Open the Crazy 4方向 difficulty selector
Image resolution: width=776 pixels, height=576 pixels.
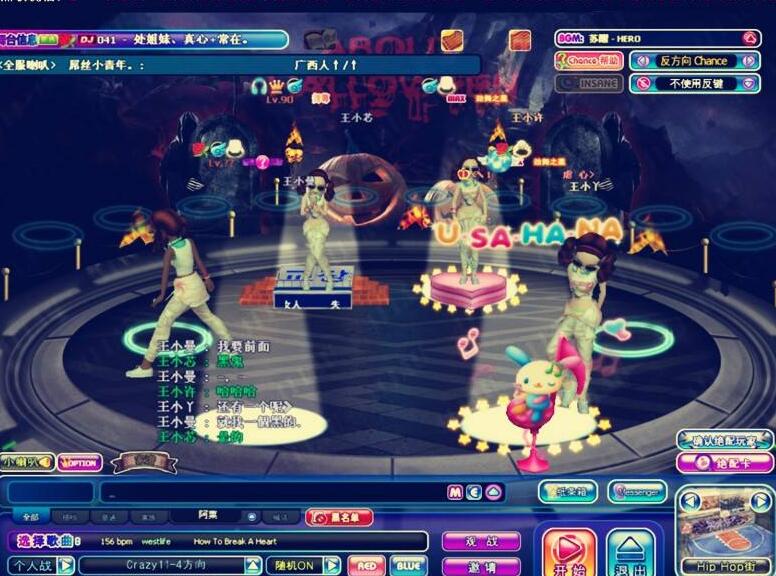[169, 565]
